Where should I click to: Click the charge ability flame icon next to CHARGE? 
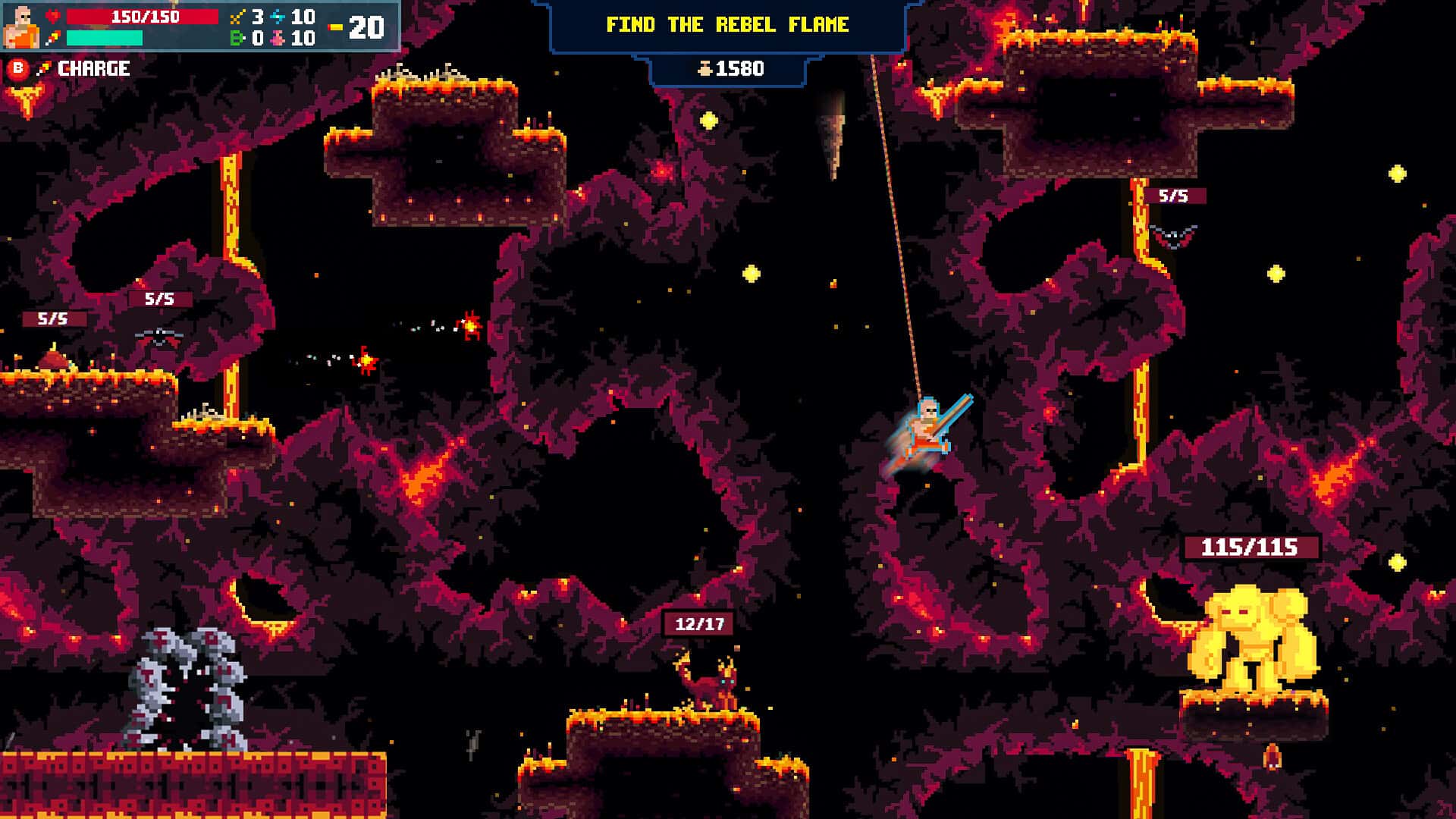click(43, 68)
